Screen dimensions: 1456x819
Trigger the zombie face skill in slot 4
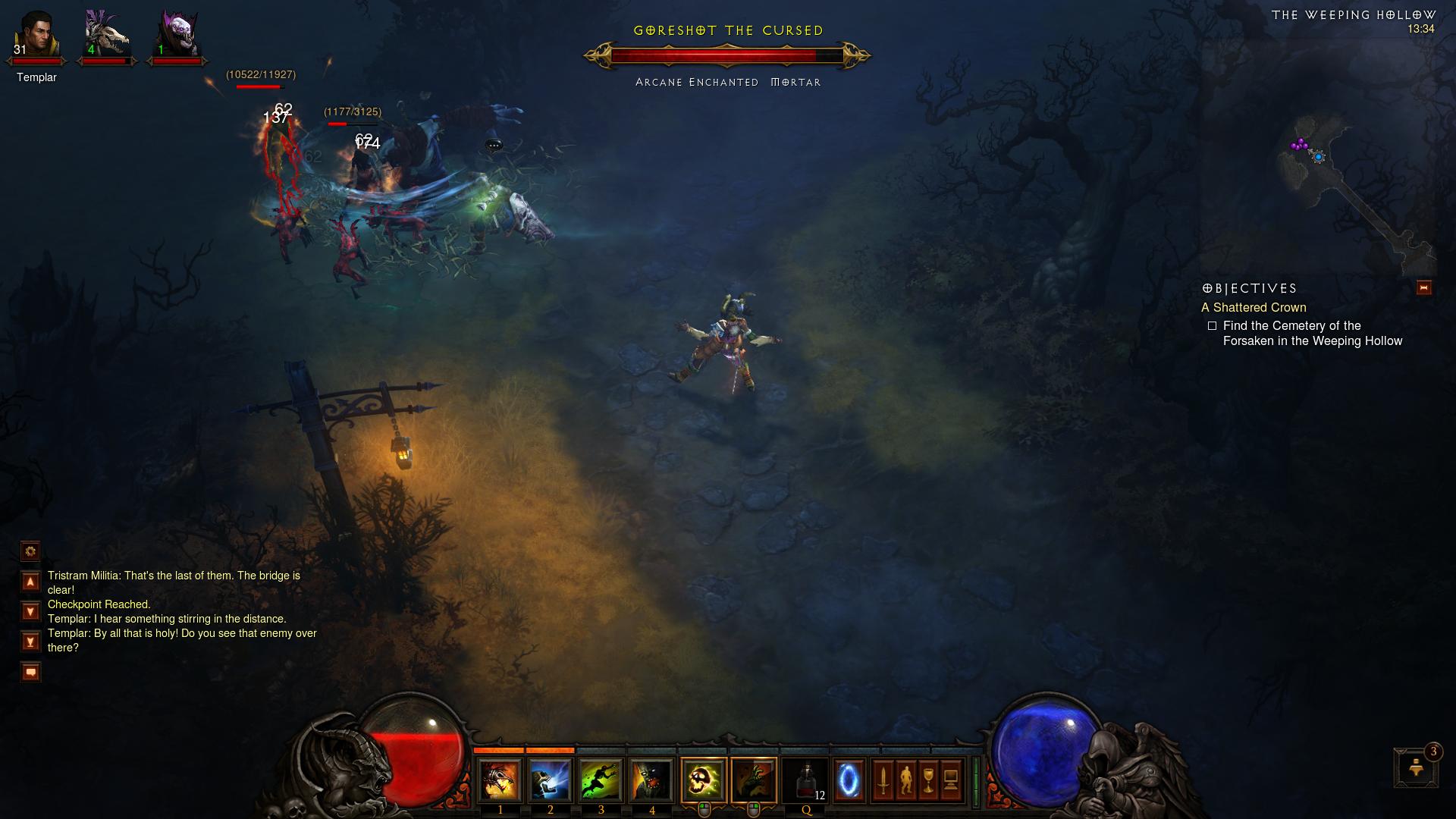652,780
